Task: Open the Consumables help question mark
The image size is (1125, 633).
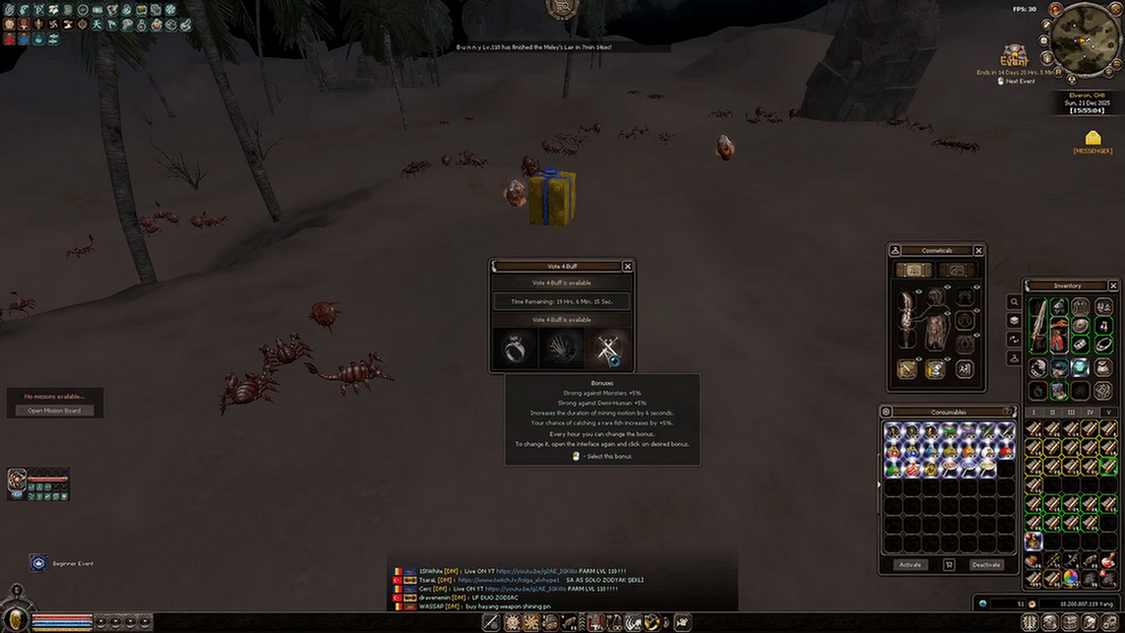Action: [1008, 411]
